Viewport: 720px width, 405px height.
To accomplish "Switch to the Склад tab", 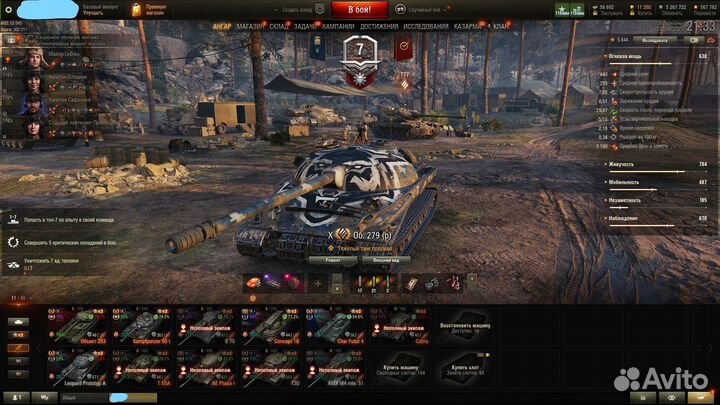I will click(x=279, y=27).
